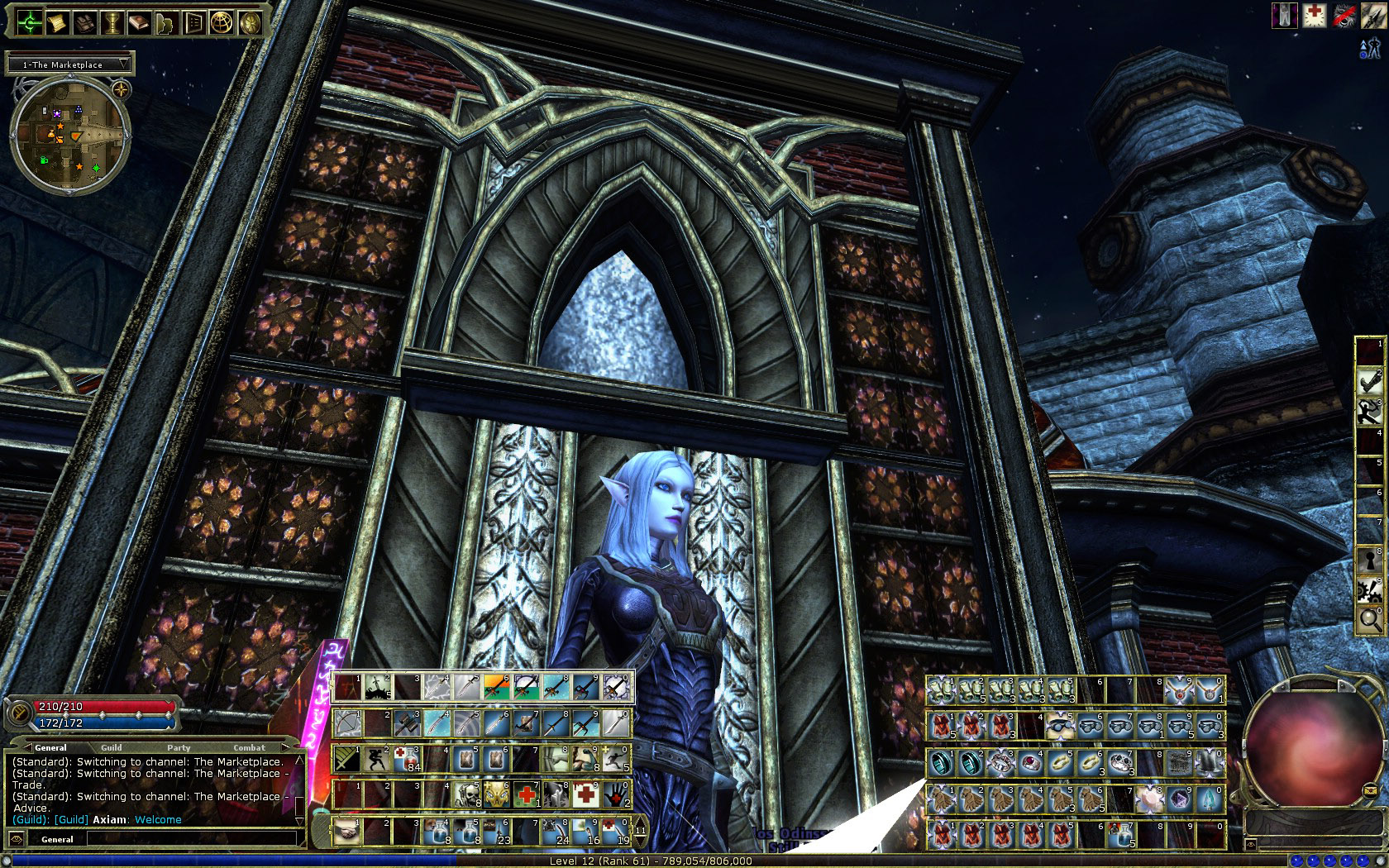Viewport: 1389px width, 868px height.
Task: Click the circular minimap
Action: tap(69, 136)
